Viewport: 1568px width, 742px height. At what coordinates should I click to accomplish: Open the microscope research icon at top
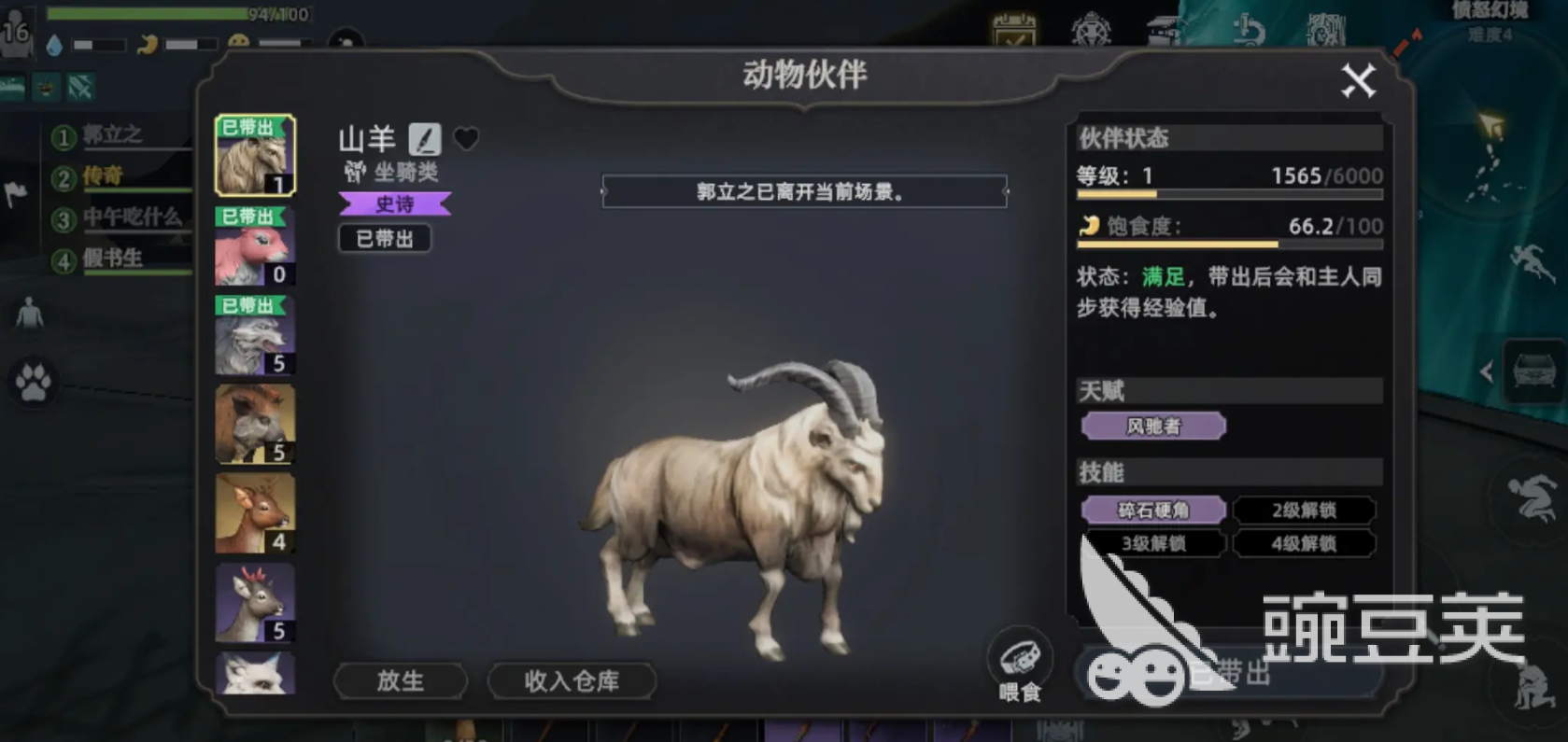coord(1248,28)
